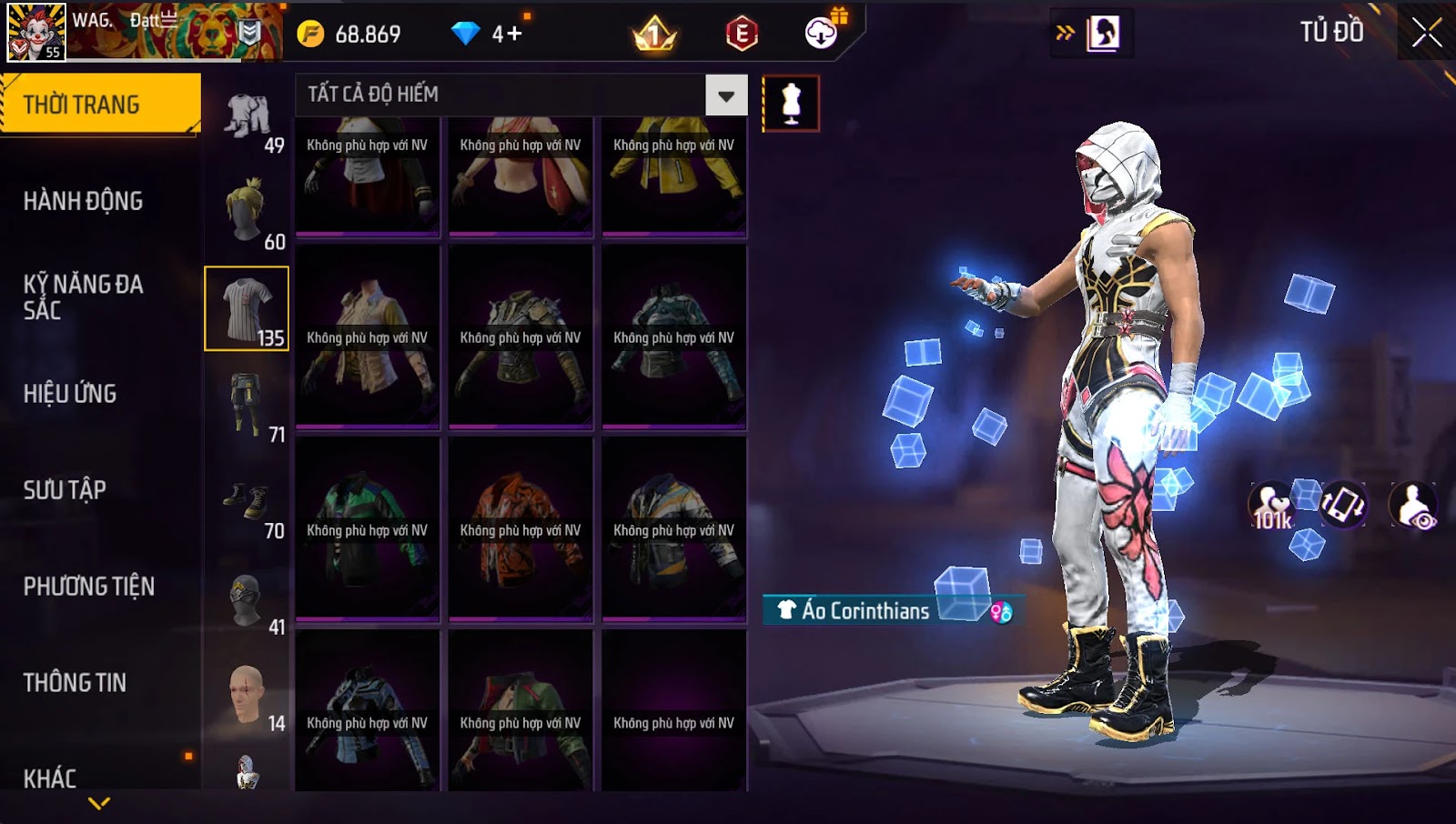Screen dimensions: 1456x824
Task: Select the tiger-striped orange jacket item
Action: [521, 529]
